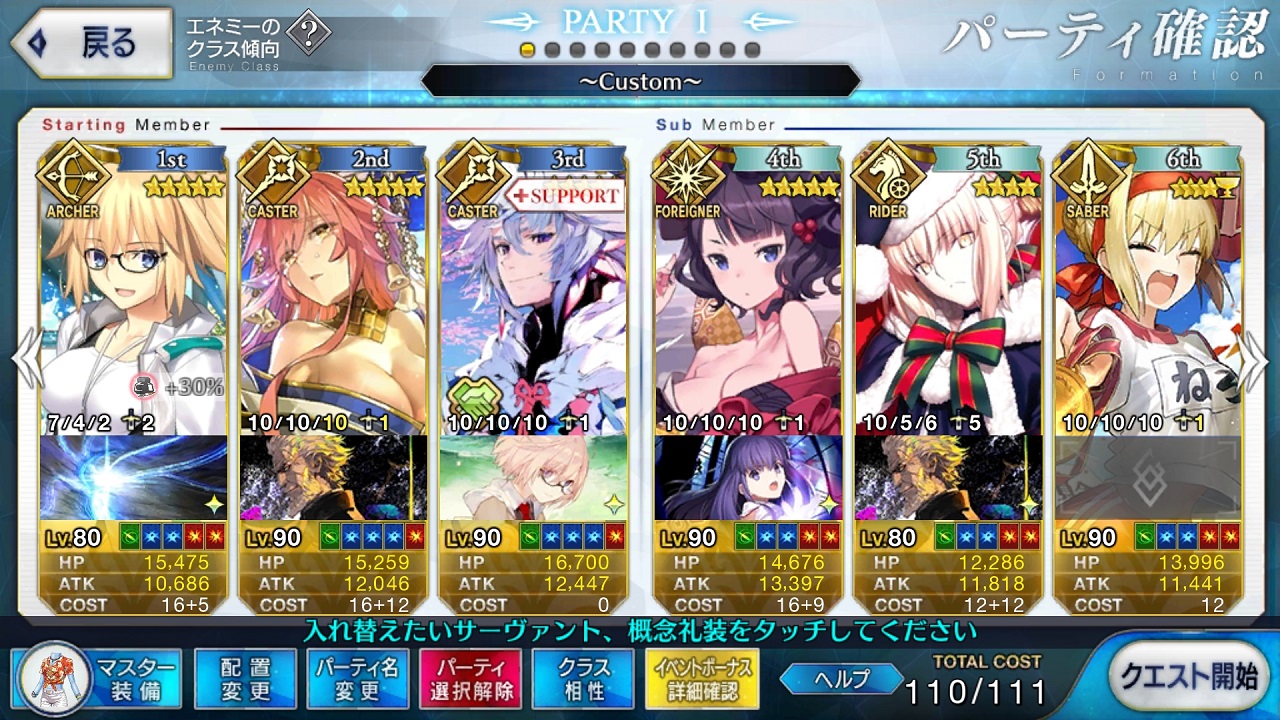Jump to the second party dot indicator

553,50
